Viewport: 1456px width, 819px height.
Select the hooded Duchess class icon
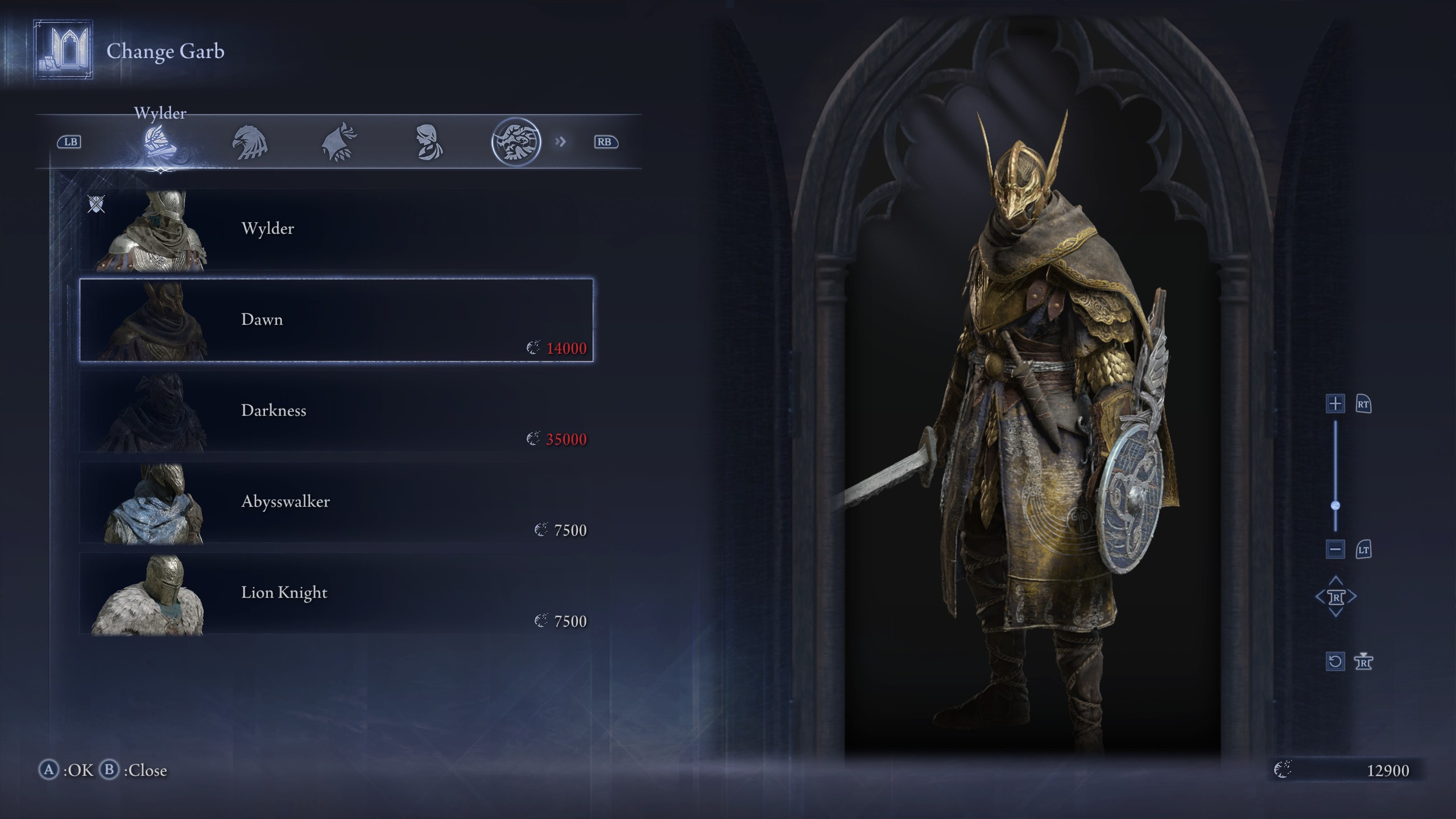point(429,142)
